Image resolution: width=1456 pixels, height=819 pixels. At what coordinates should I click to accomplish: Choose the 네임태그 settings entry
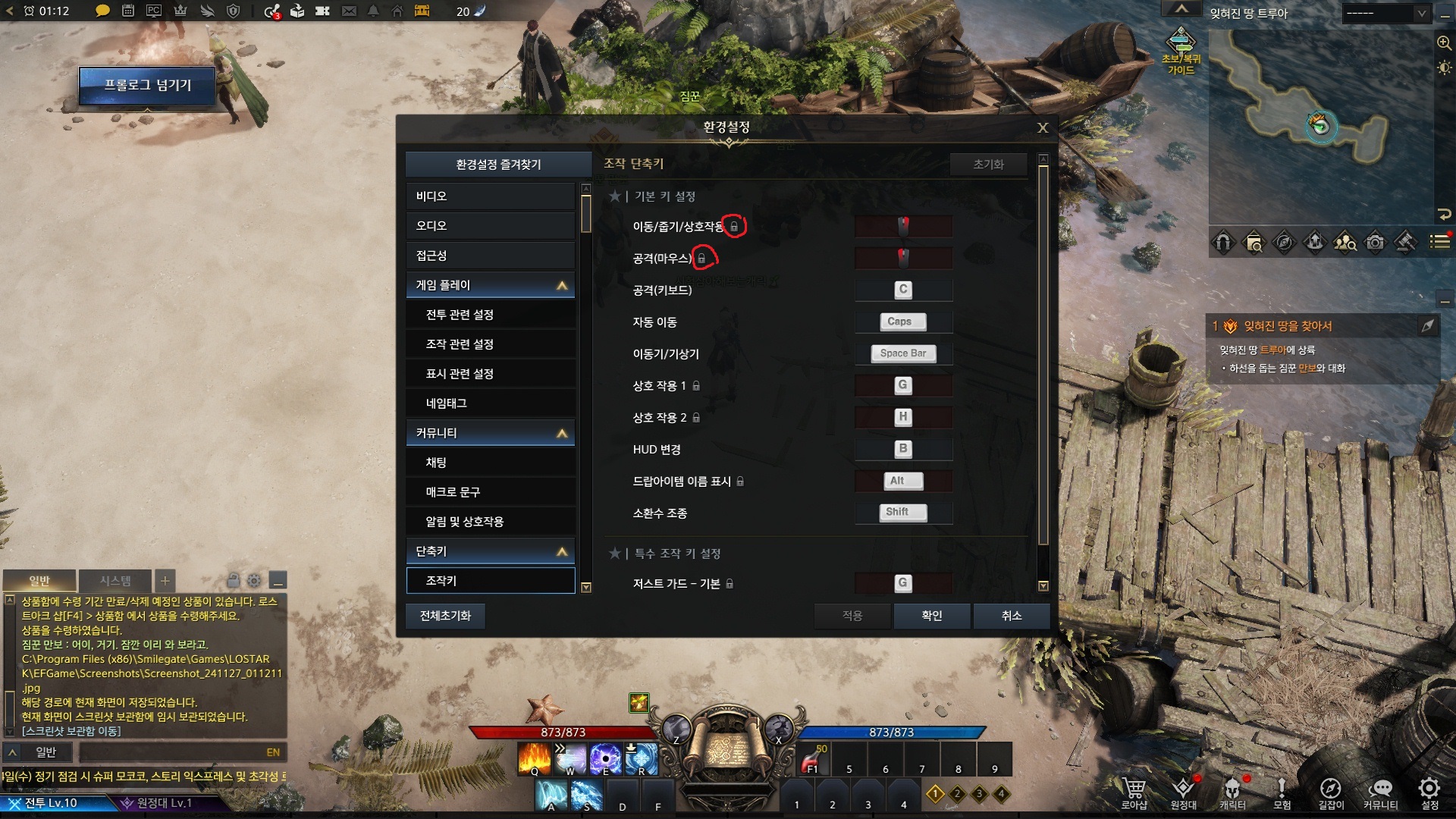tap(490, 403)
